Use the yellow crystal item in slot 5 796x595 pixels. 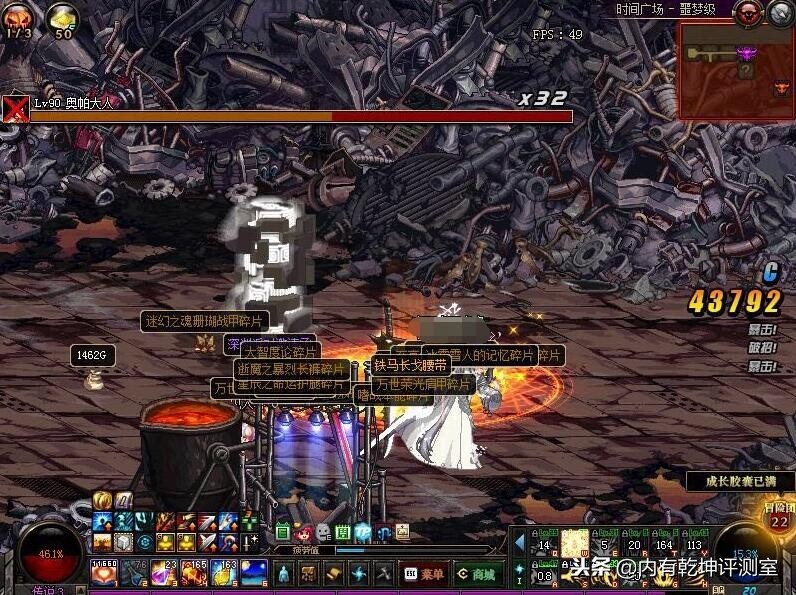click(224, 573)
